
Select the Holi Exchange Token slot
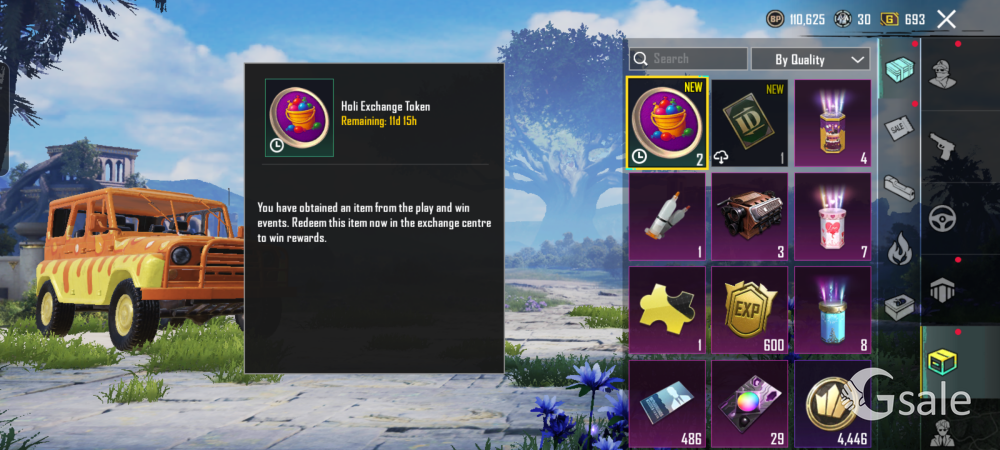tap(668, 122)
